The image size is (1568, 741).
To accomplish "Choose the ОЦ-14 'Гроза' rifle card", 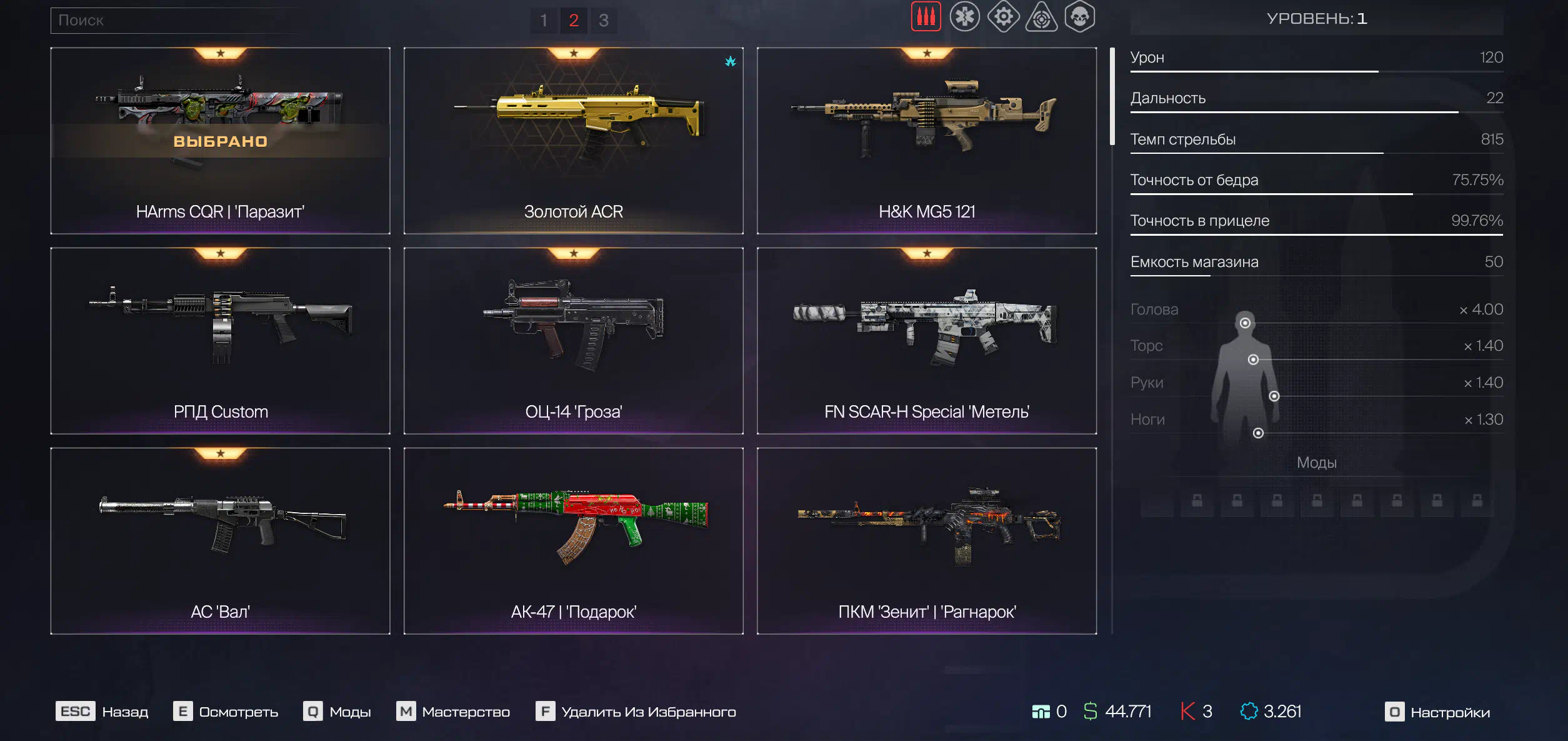I will (573, 341).
